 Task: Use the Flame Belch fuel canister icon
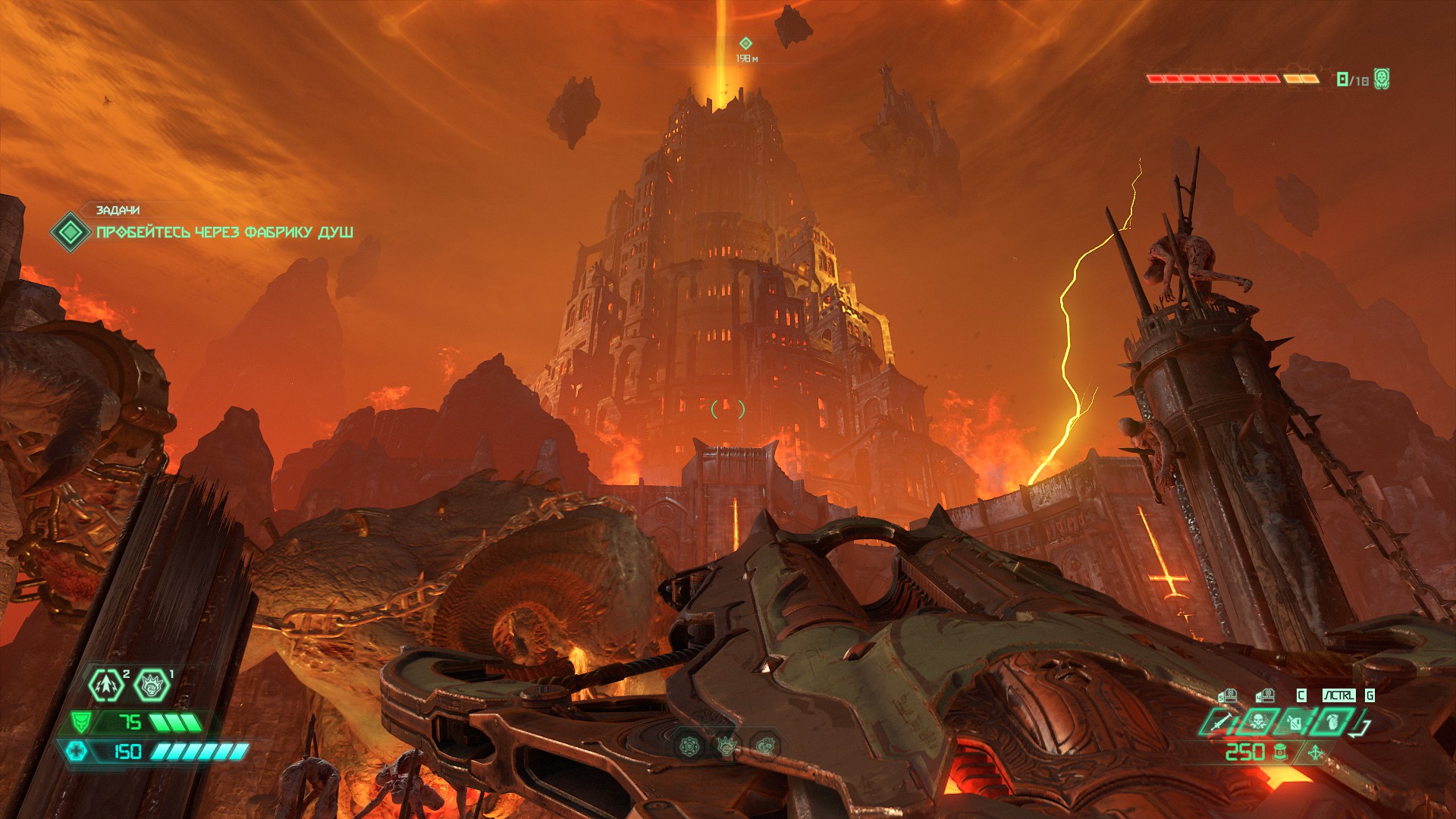coord(1294,723)
